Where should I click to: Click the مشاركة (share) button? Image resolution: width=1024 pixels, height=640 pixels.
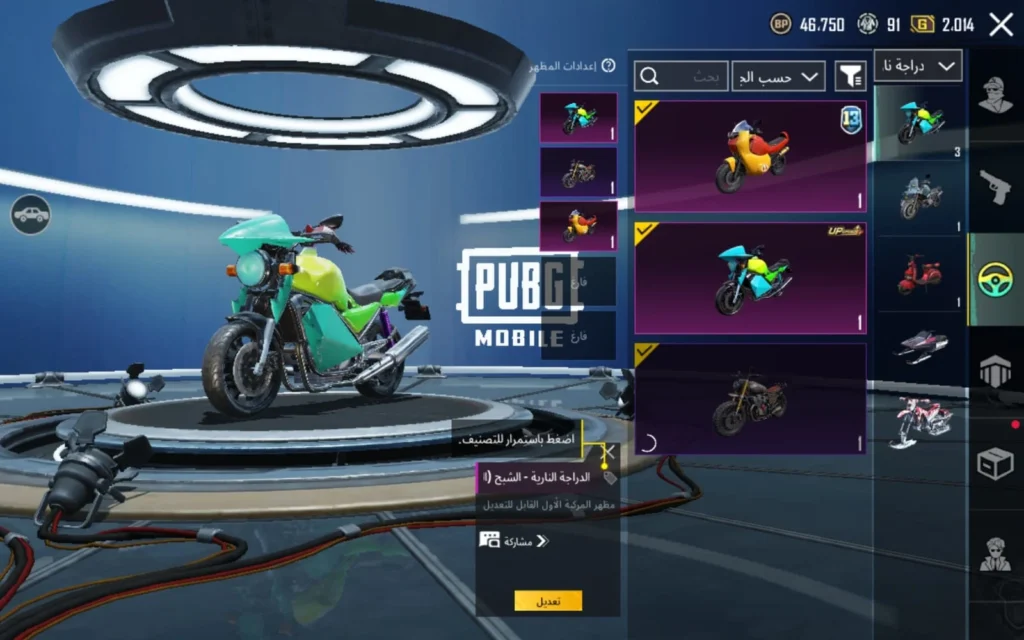pos(516,541)
